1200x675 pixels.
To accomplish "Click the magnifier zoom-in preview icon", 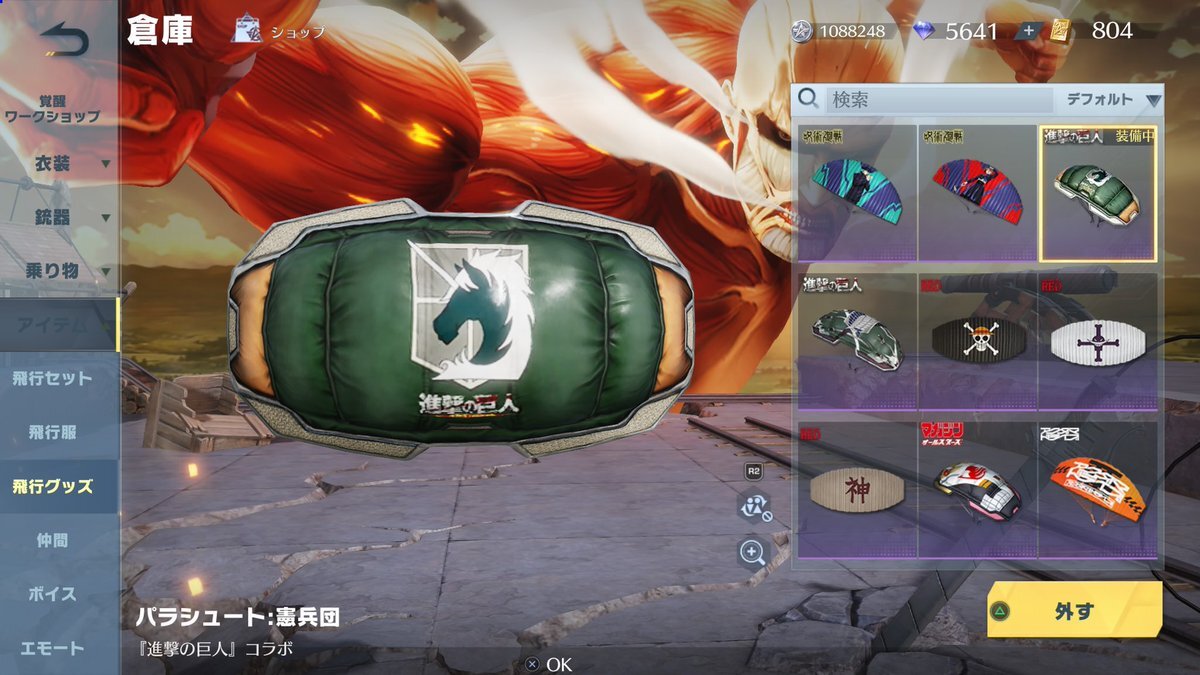I will [752, 551].
